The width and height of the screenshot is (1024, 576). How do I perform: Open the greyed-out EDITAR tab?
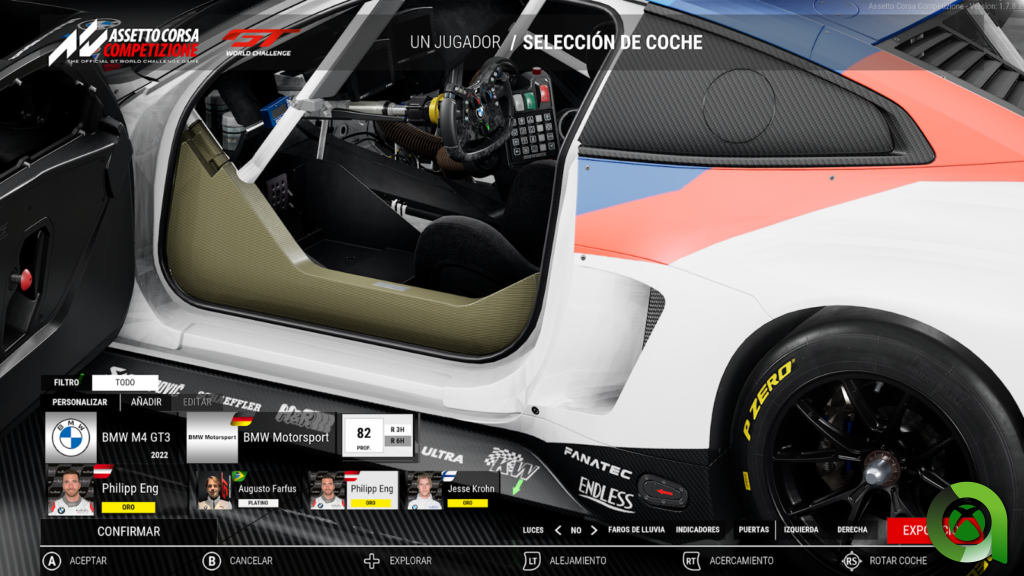coord(197,402)
